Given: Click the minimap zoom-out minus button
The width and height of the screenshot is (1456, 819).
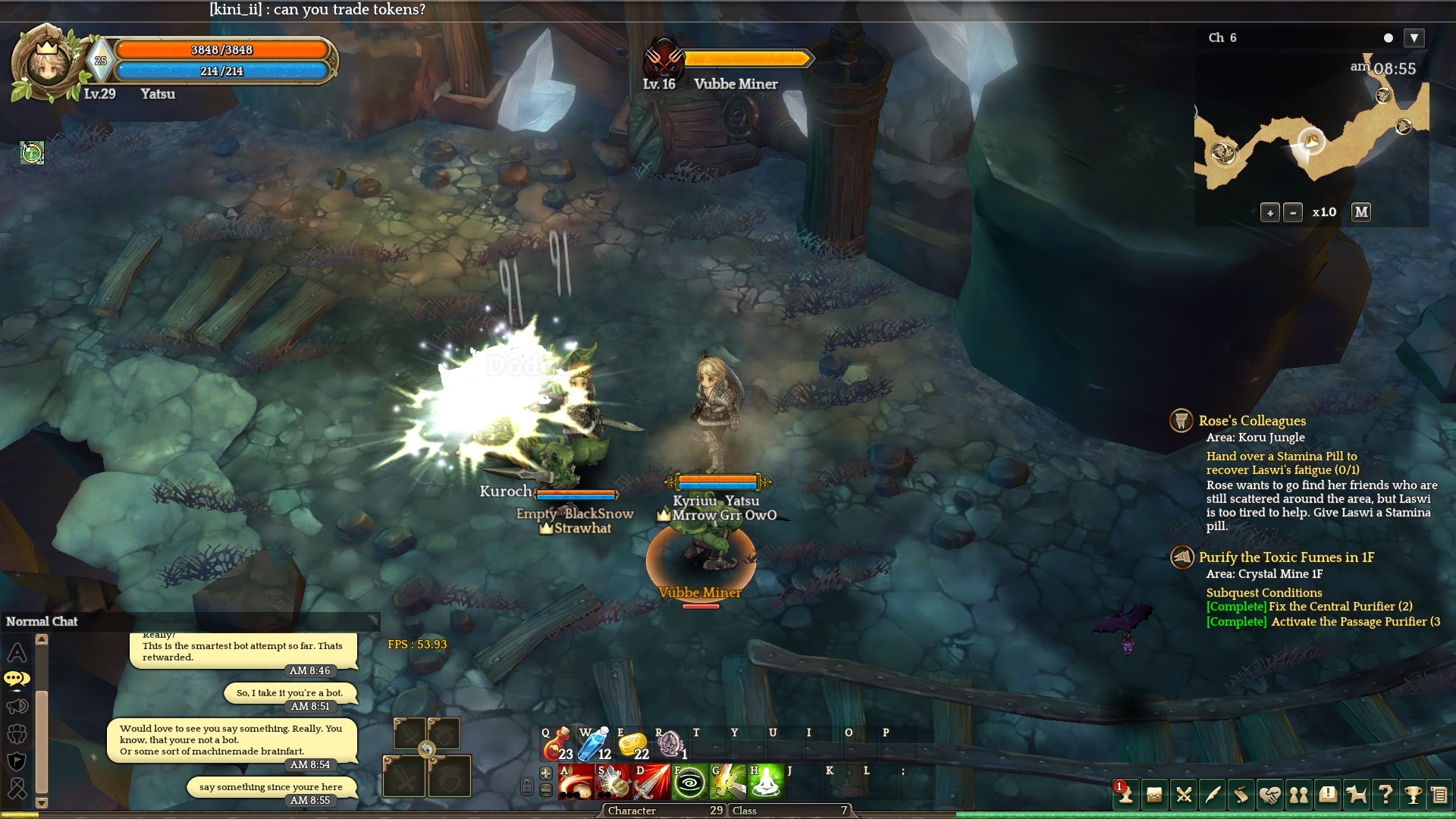Looking at the screenshot, I should point(1293,212).
